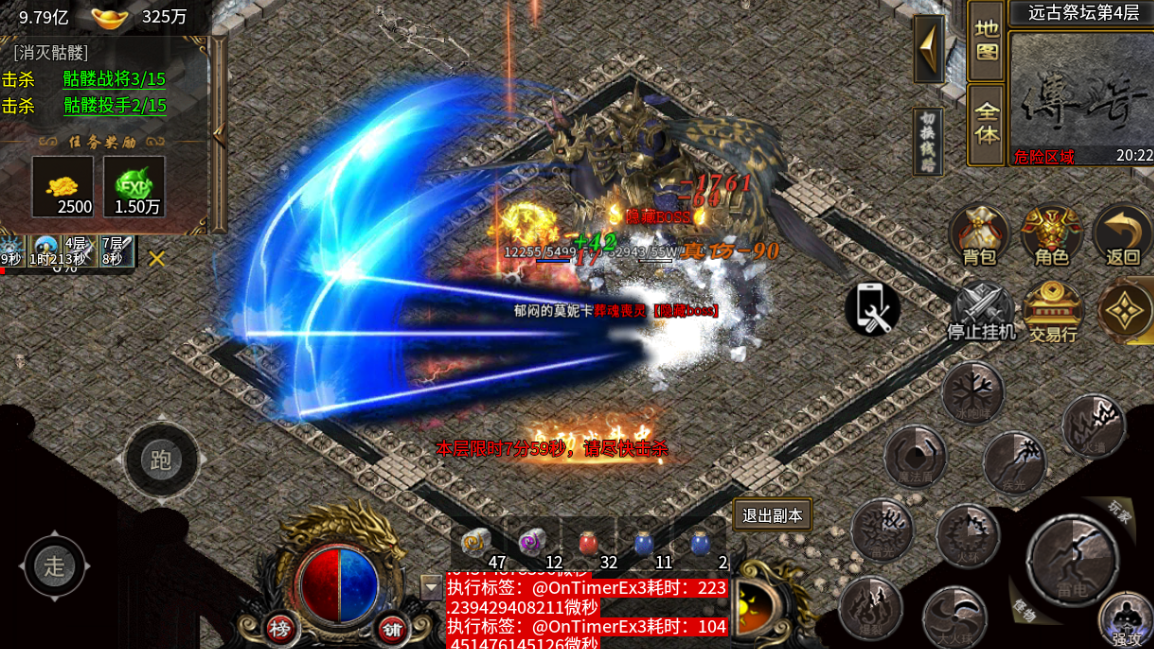This screenshot has height=649, width=1154.
Task: Open the 榜 ranking button
Action: click(x=281, y=627)
